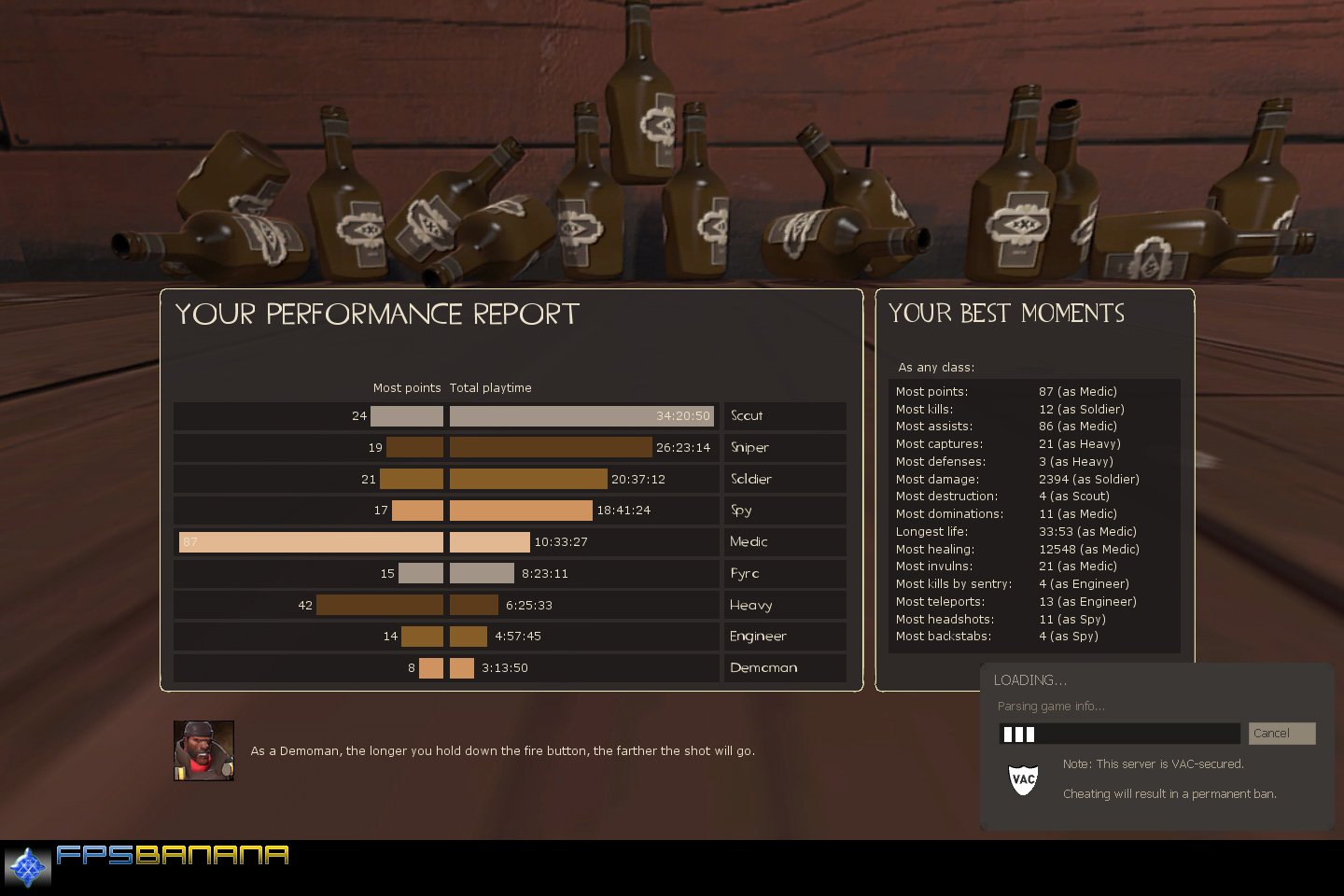This screenshot has height=896, width=1344.
Task: Select the Spy class label
Action: (x=784, y=511)
